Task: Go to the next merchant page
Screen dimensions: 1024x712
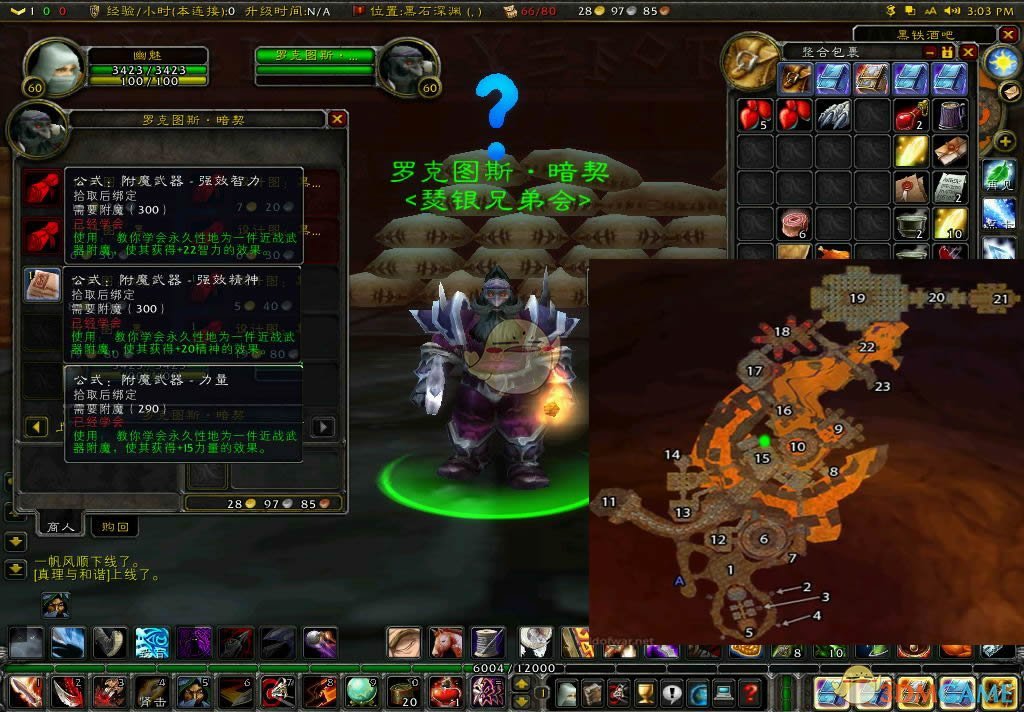Action: (x=323, y=427)
